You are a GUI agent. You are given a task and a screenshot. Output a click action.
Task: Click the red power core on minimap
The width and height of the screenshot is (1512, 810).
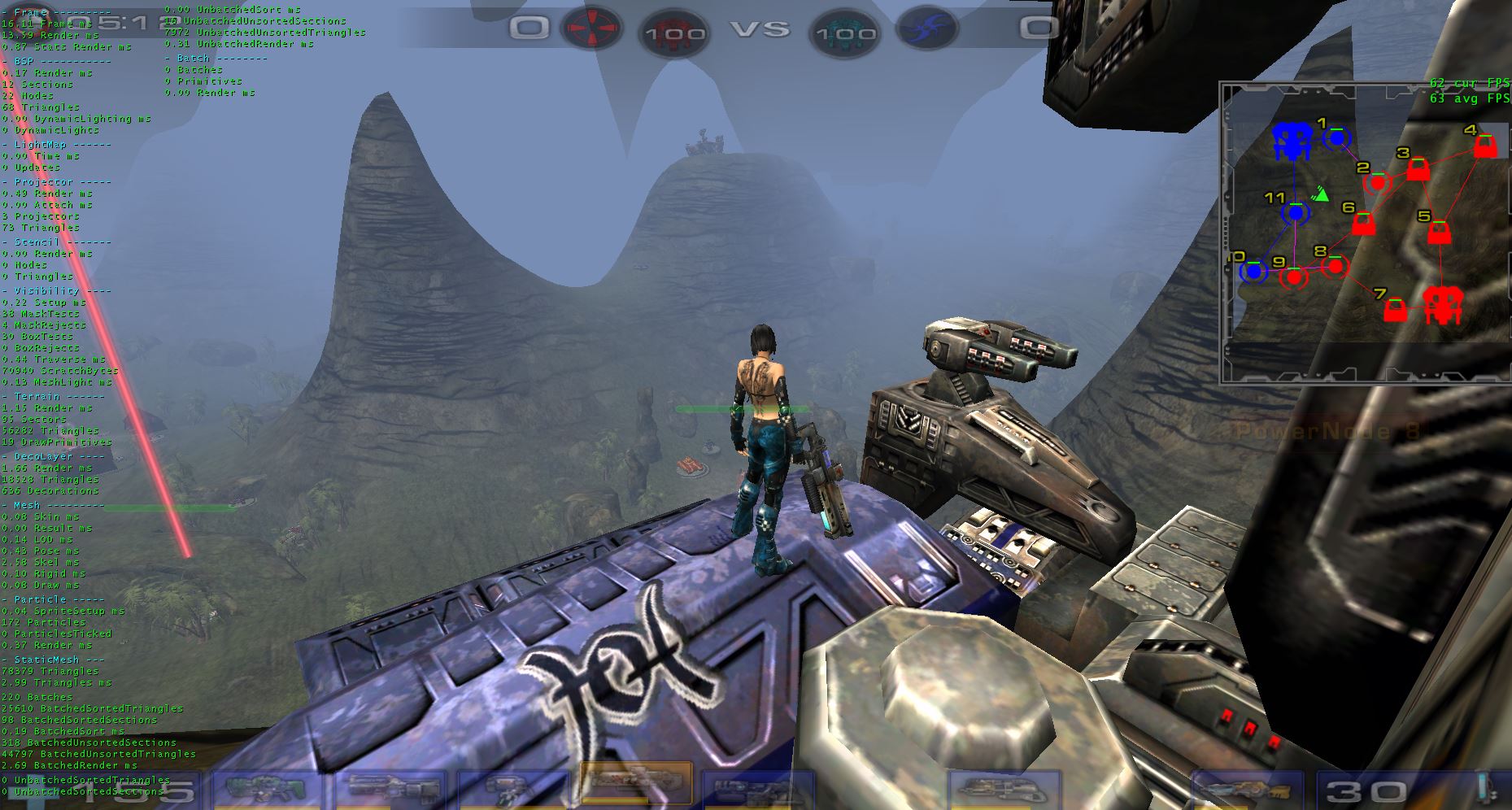pos(1442,304)
